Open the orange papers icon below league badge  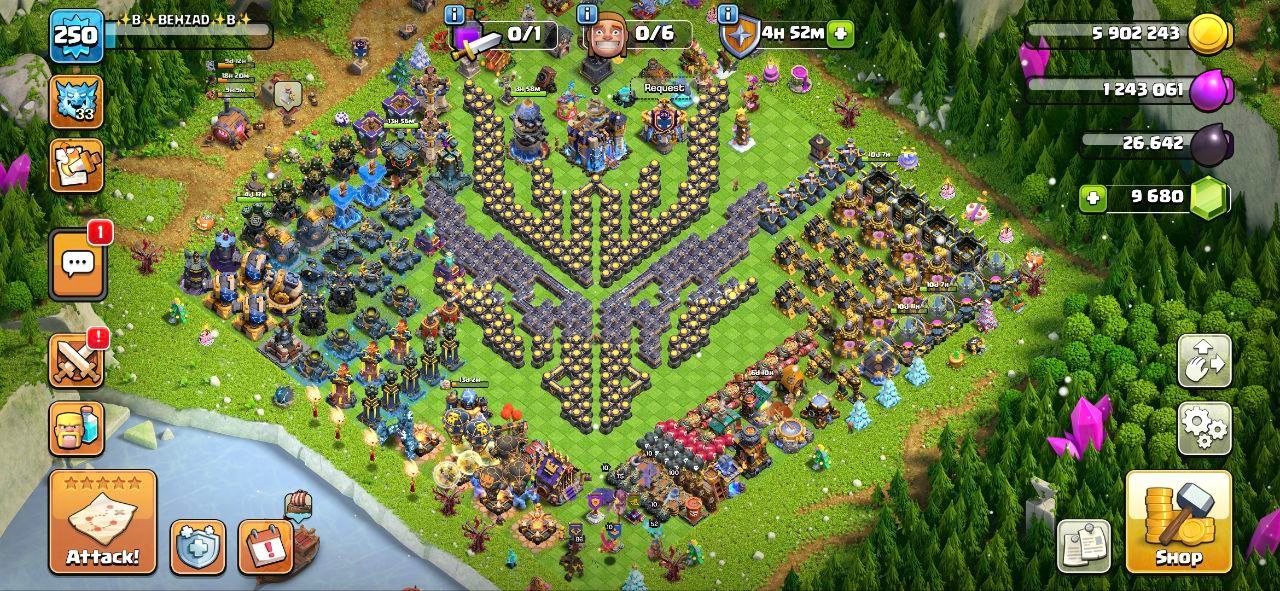(x=77, y=165)
